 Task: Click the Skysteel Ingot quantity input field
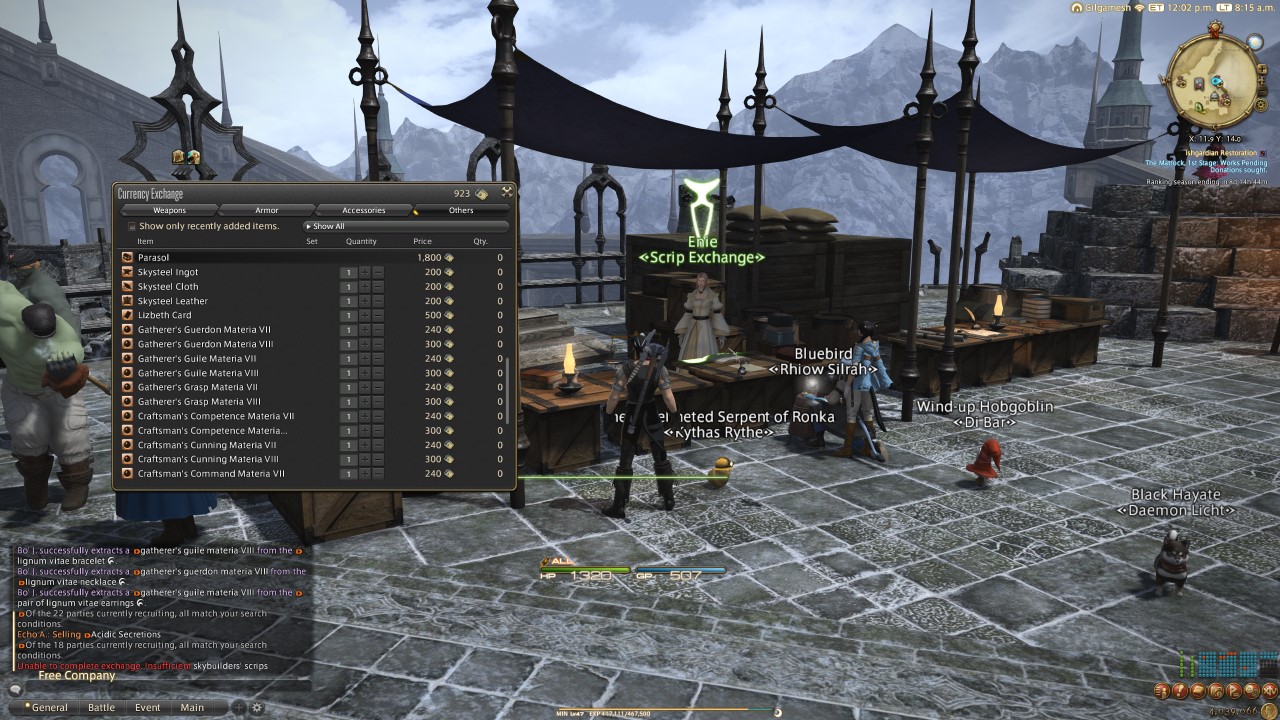348,272
